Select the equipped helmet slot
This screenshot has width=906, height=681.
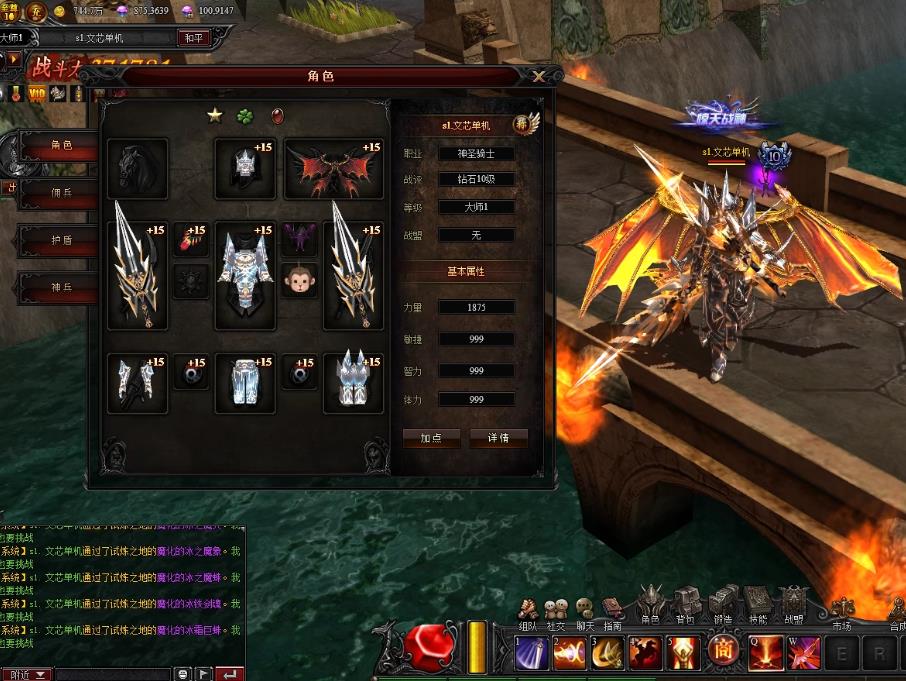(245, 168)
